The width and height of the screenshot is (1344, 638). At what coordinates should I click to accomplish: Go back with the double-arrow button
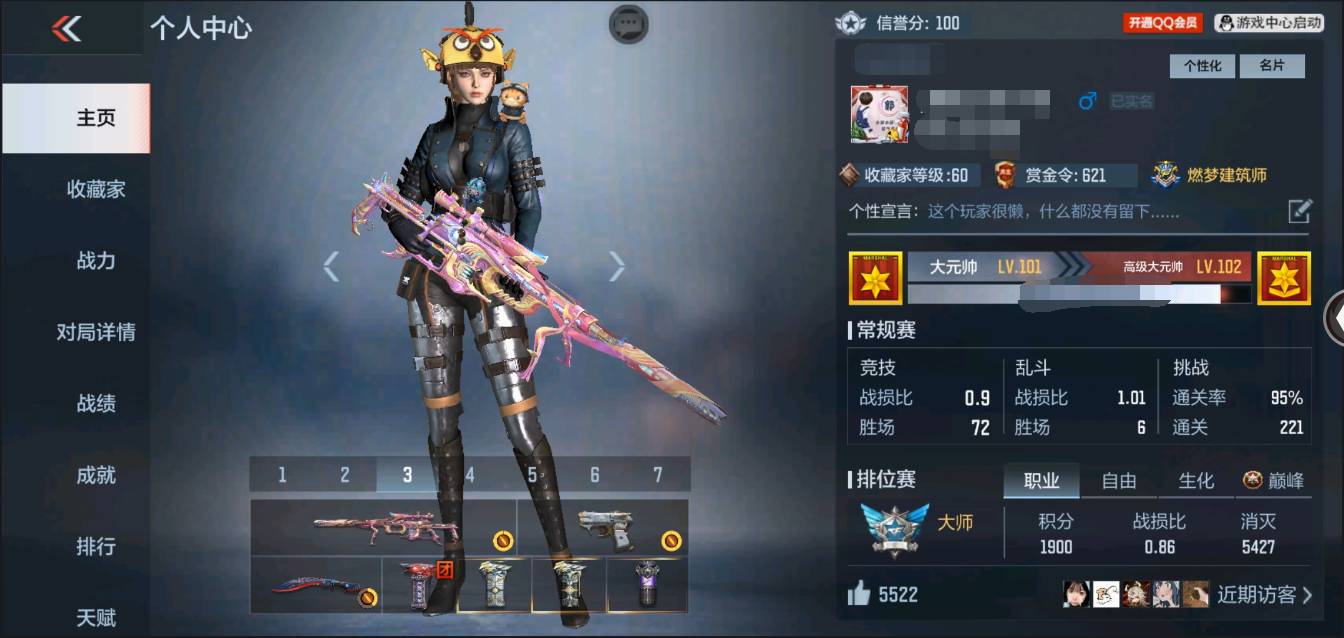click(x=66, y=29)
